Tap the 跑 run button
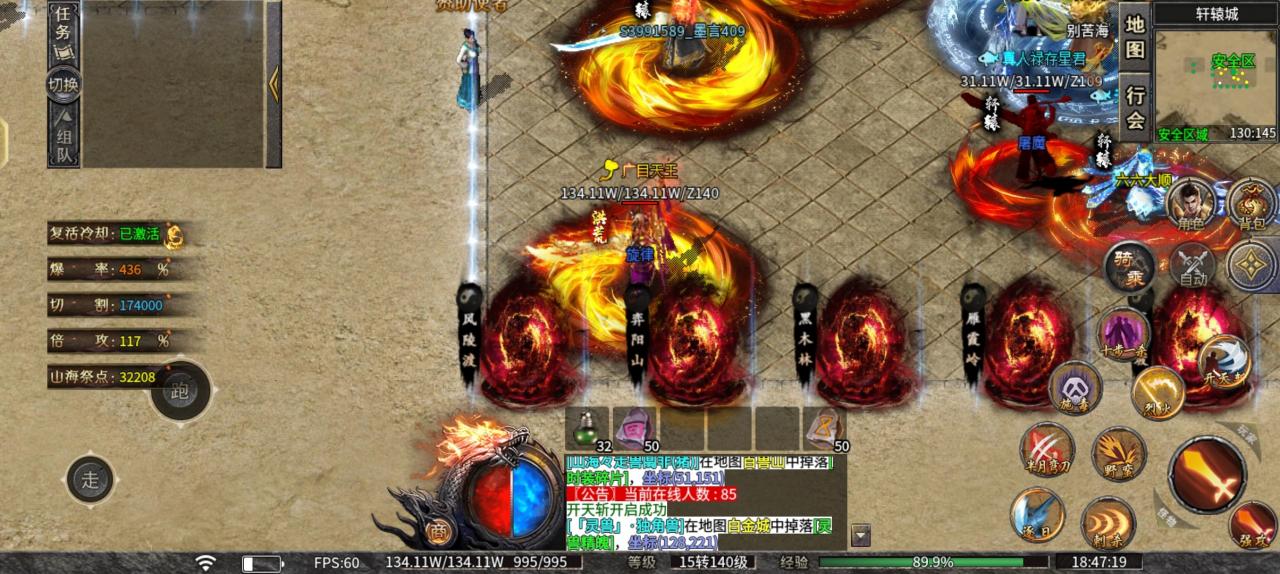Image resolution: width=1280 pixels, height=574 pixels. 181,391
